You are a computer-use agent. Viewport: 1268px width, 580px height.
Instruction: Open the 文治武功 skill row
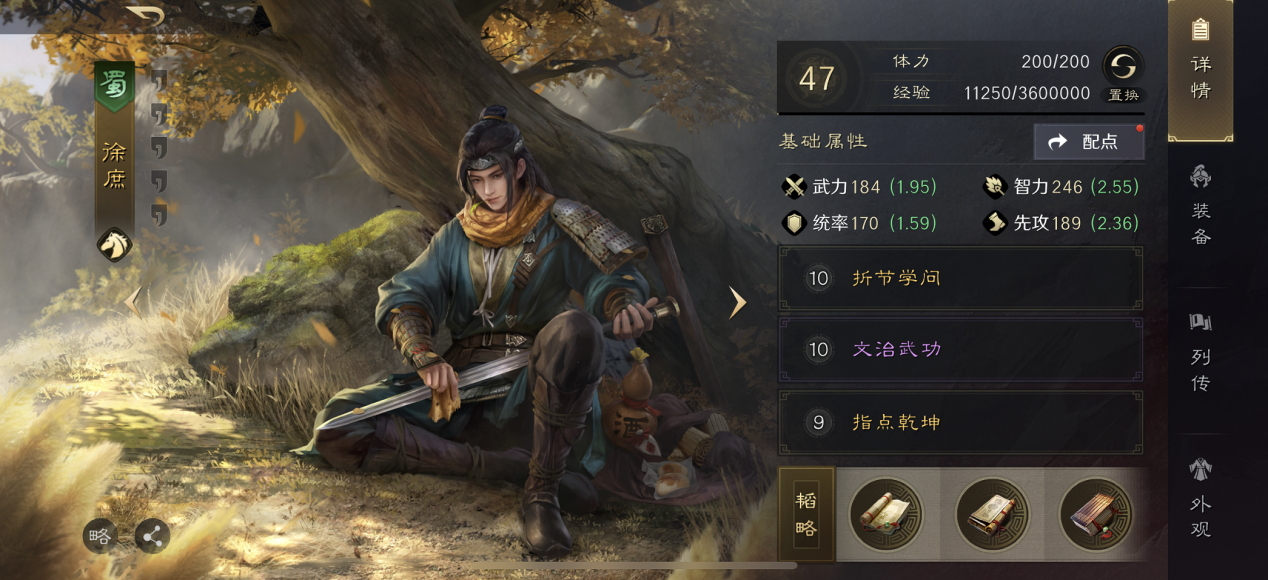960,350
